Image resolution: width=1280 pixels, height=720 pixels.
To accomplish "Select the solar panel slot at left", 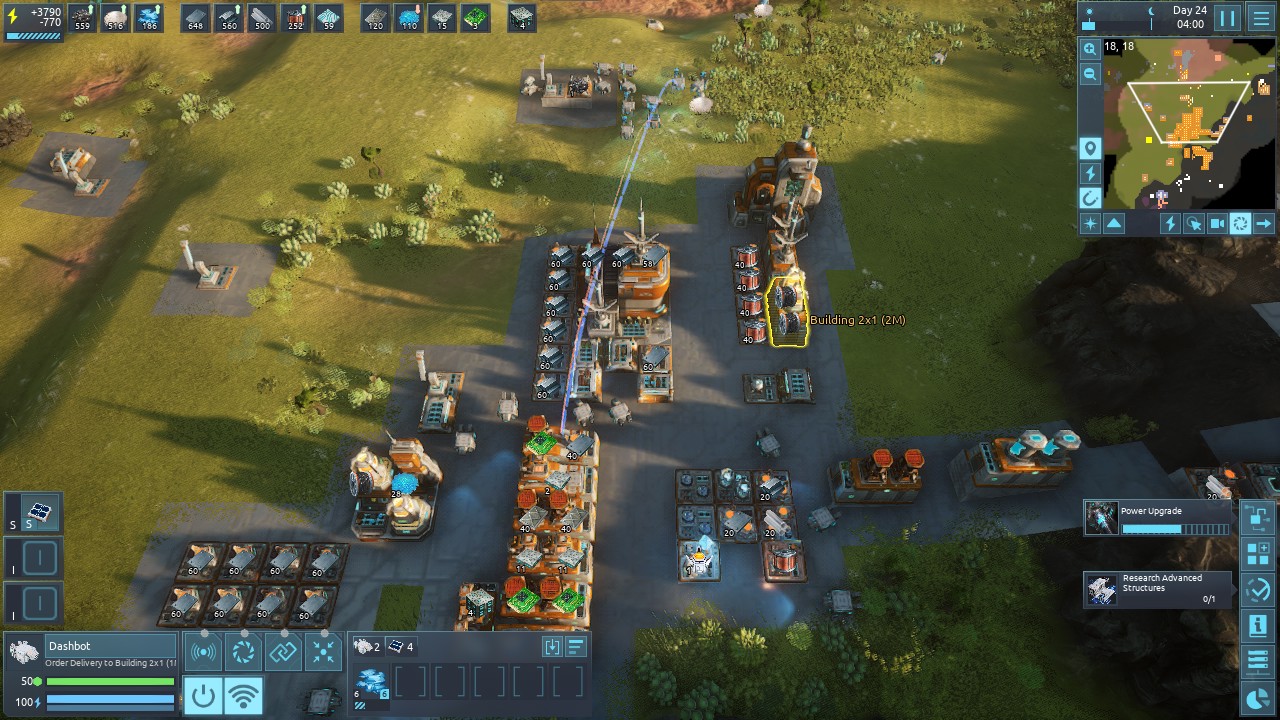I will pos(40,514).
